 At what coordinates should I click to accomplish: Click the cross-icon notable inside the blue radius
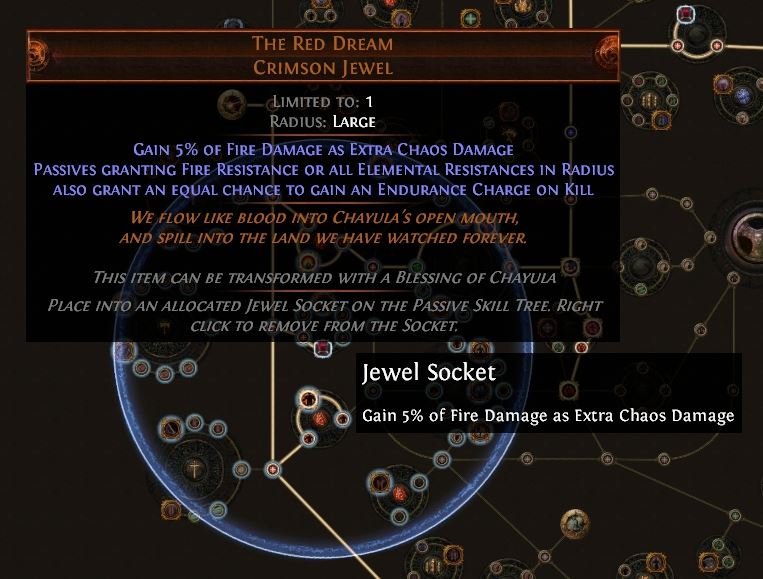[x=193, y=467]
